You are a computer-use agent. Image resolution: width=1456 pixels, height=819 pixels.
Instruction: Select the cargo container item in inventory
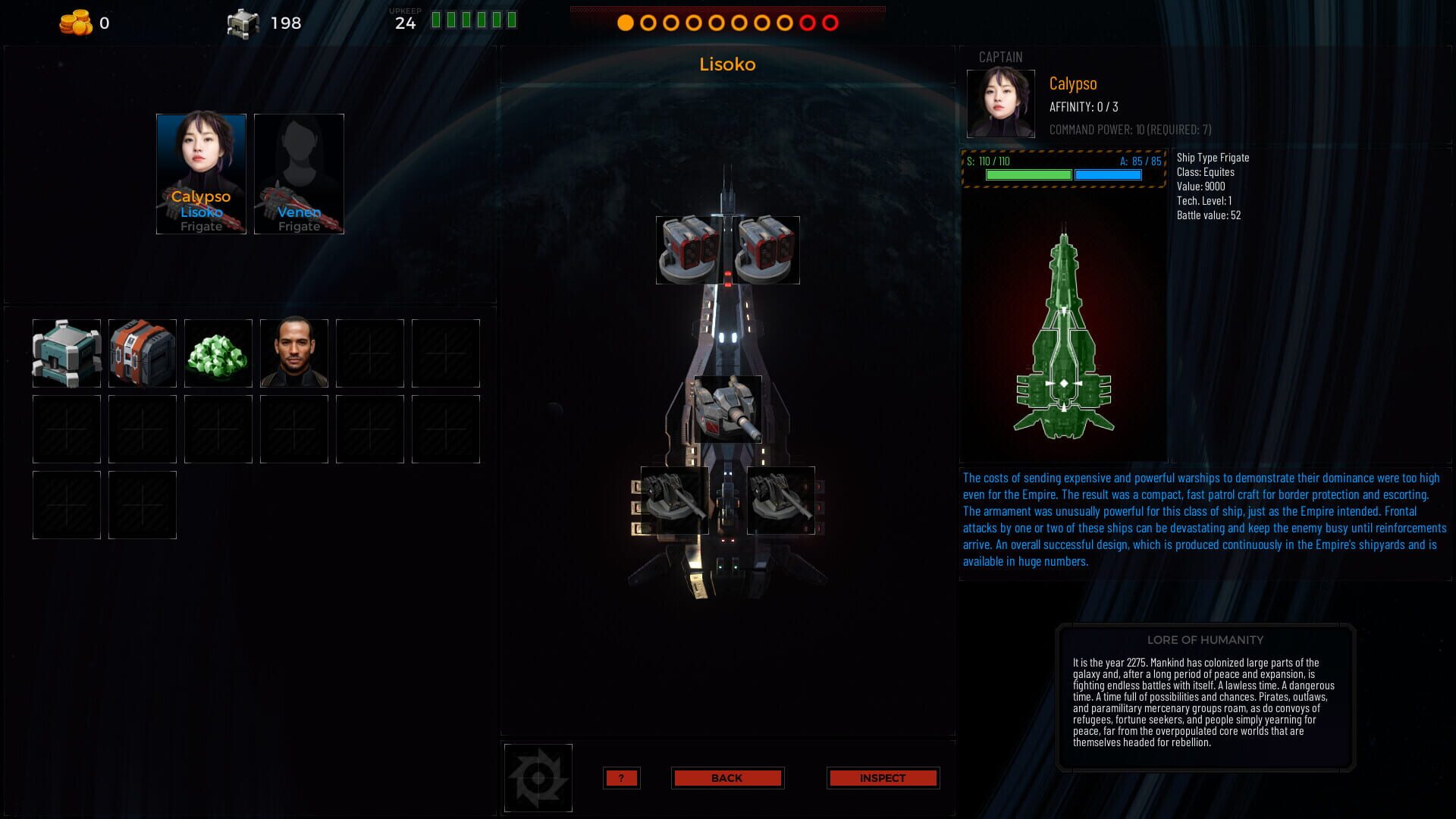[66, 352]
